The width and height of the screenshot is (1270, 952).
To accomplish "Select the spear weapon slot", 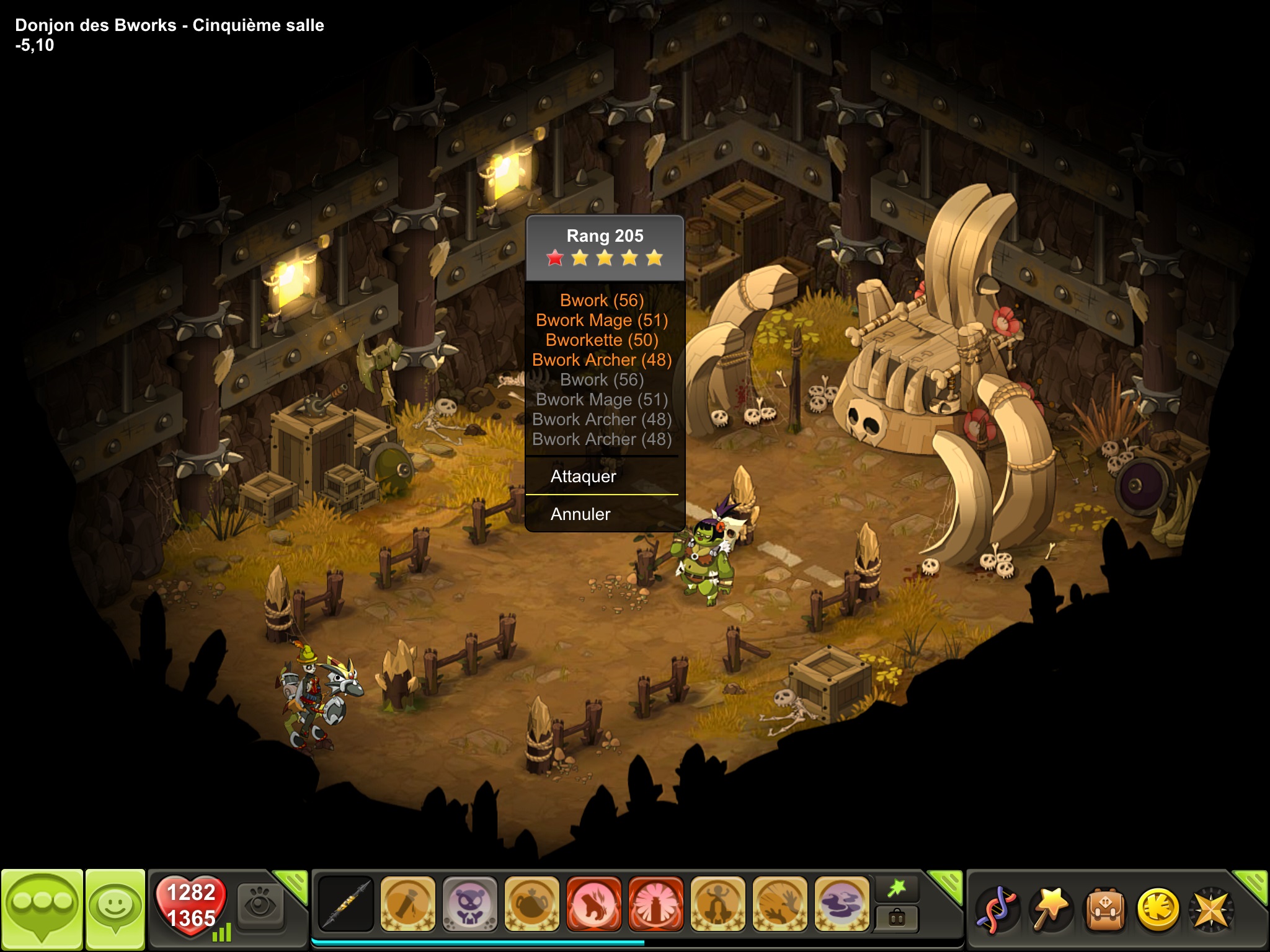I will [x=345, y=904].
